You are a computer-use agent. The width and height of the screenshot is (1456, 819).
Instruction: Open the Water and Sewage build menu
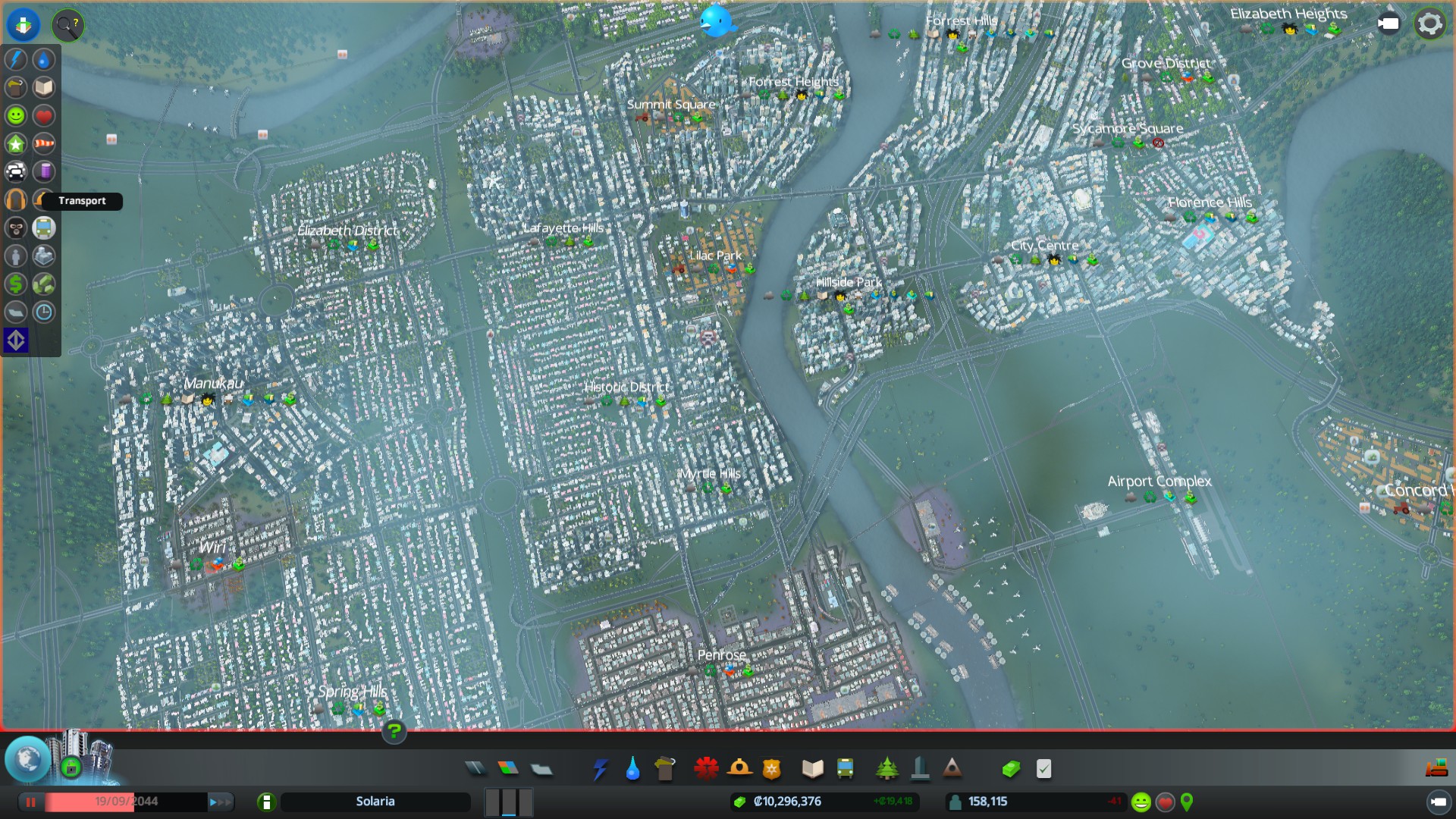tap(632, 769)
